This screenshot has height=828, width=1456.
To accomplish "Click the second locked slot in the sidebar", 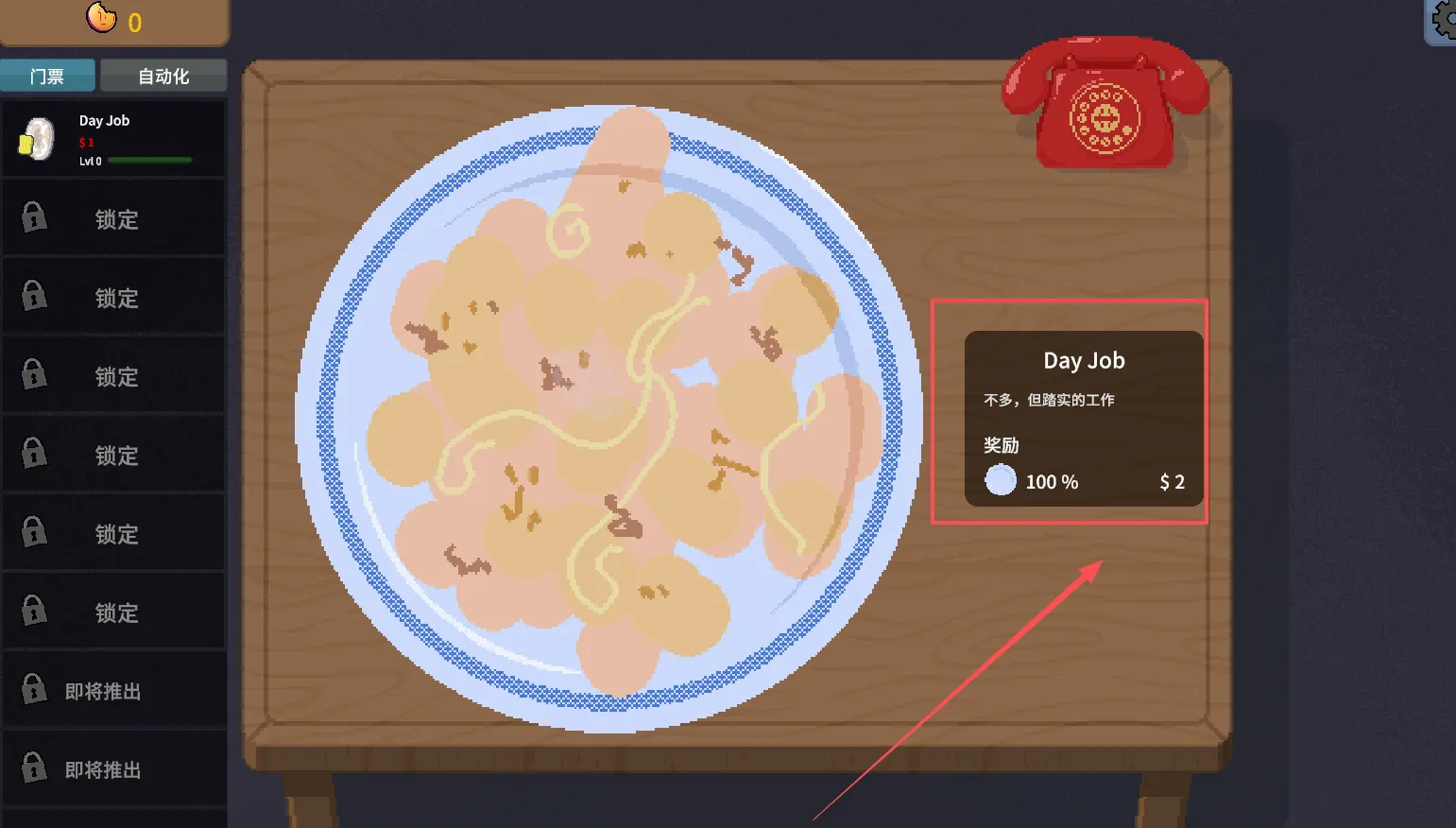I will click(x=113, y=295).
